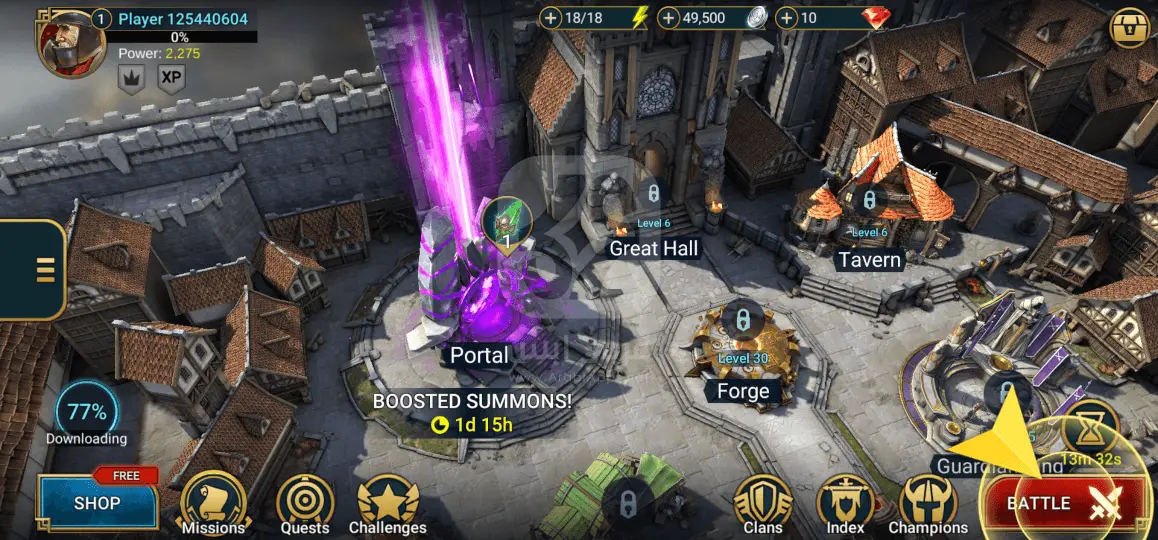This screenshot has width=1158, height=540.
Task: Expand the side menu tab
Action: coord(40,270)
